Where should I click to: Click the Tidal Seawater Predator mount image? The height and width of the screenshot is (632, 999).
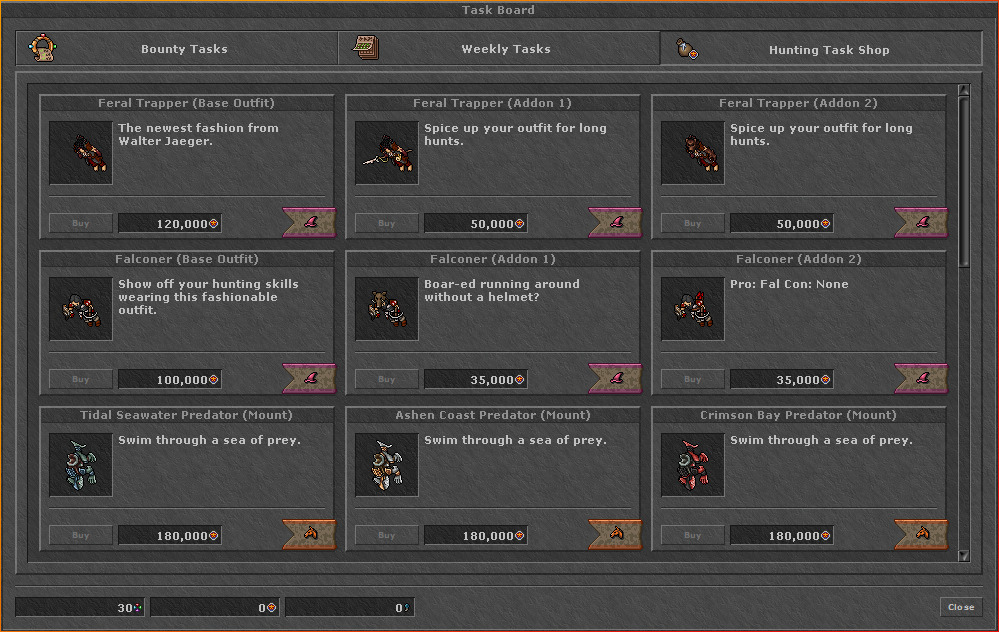(81, 465)
